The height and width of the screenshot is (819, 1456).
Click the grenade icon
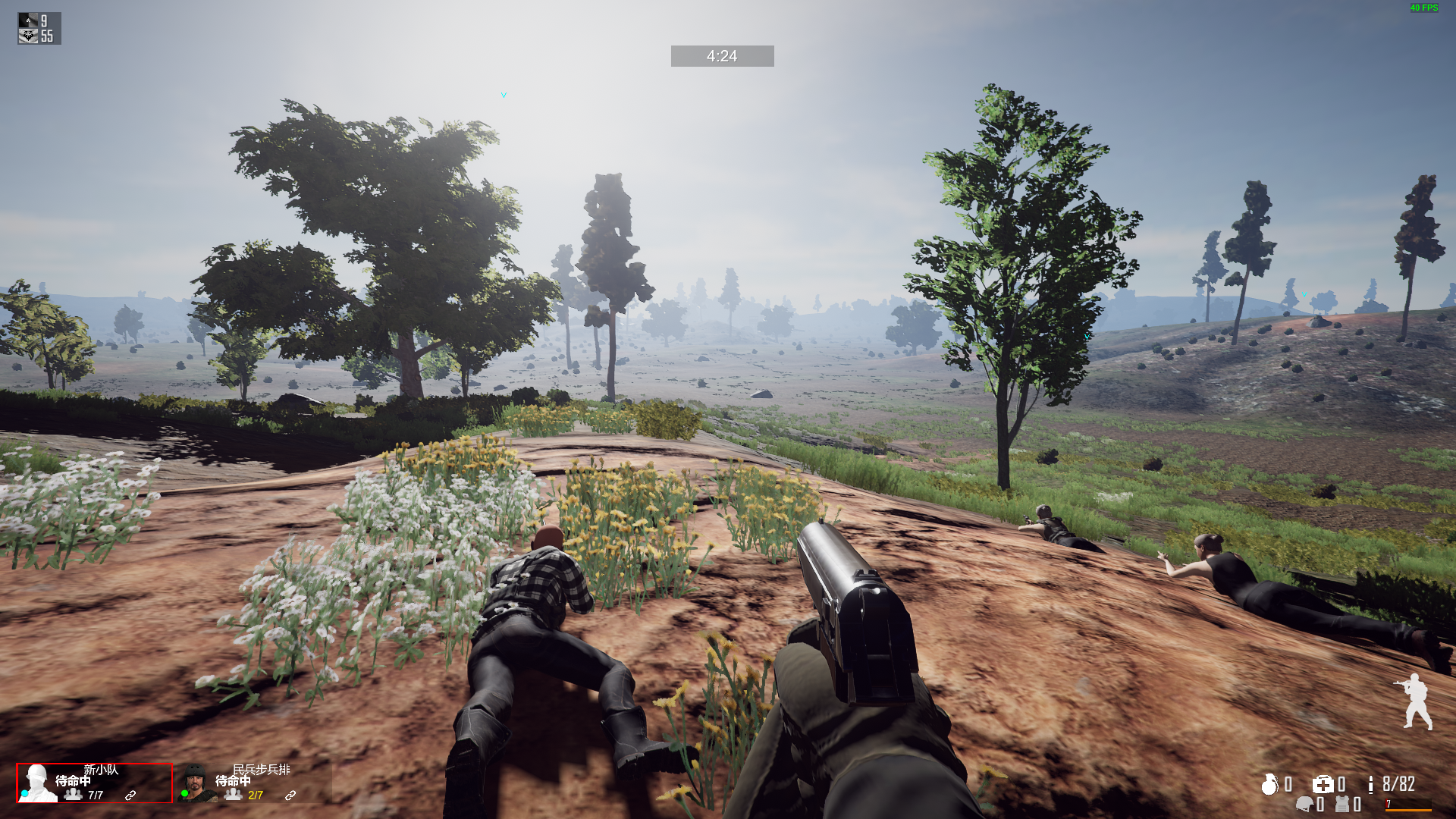tap(1269, 785)
